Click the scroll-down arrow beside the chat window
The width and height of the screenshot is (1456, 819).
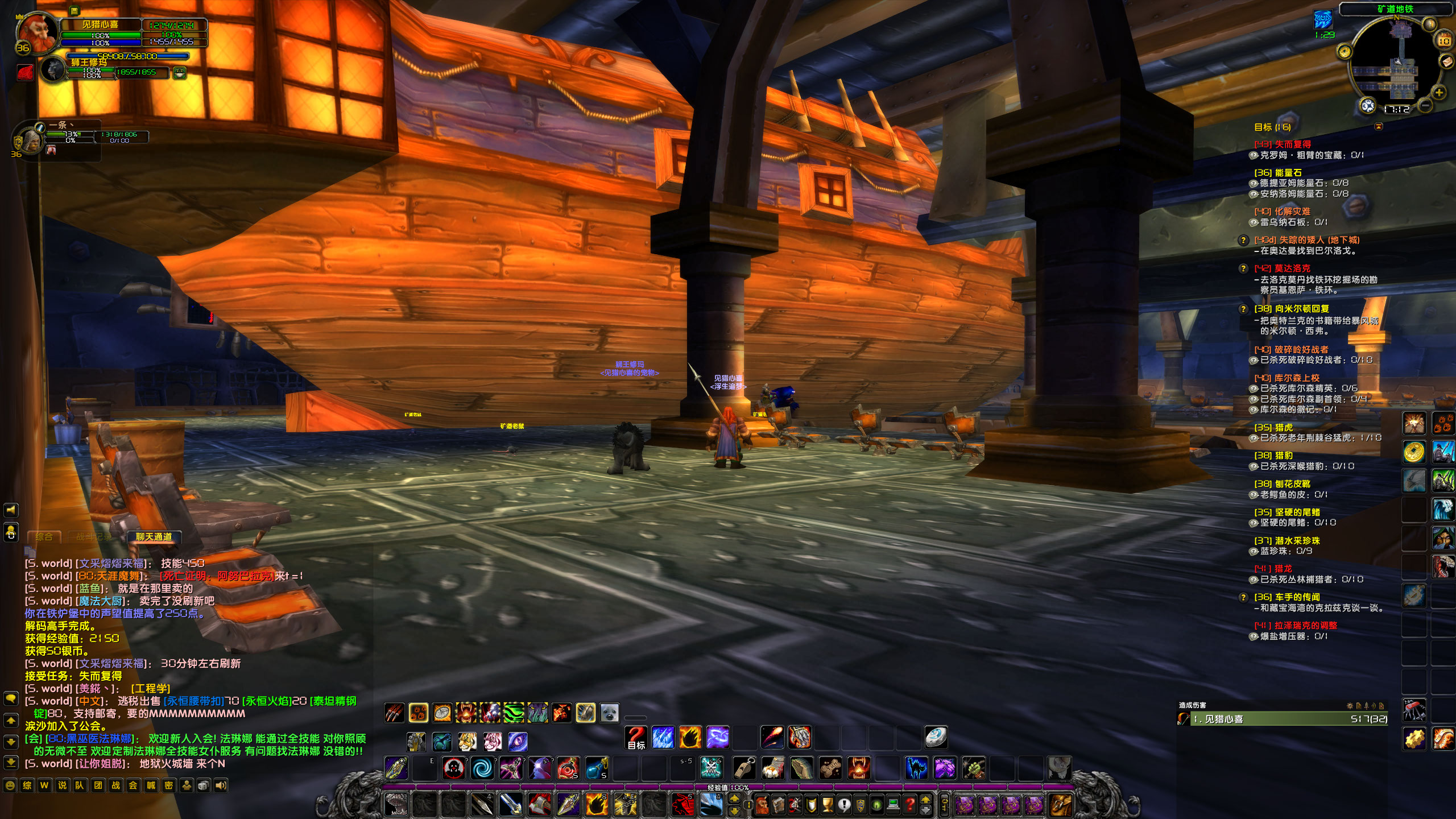pyautogui.click(x=10, y=743)
